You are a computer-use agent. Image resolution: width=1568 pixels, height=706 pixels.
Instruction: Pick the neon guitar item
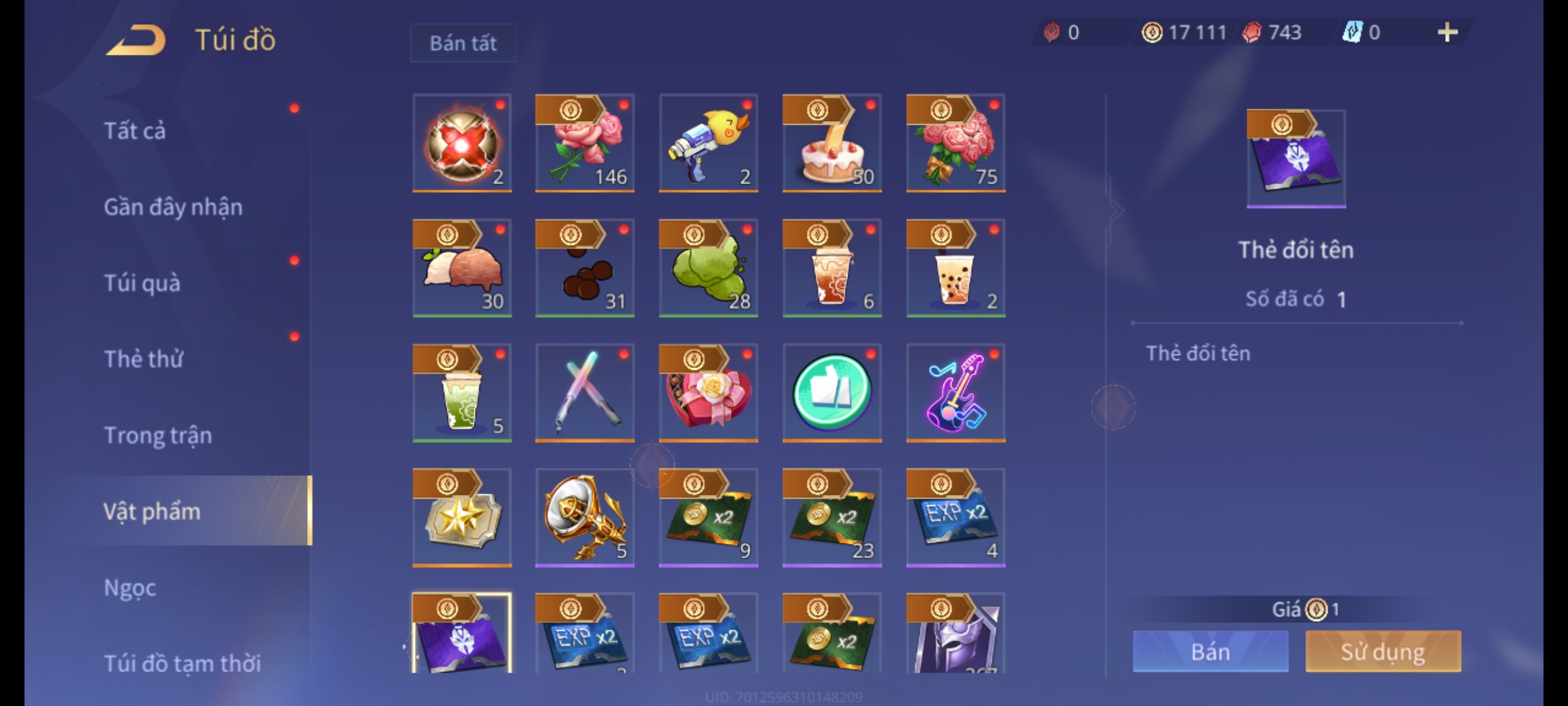click(x=955, y=392)
